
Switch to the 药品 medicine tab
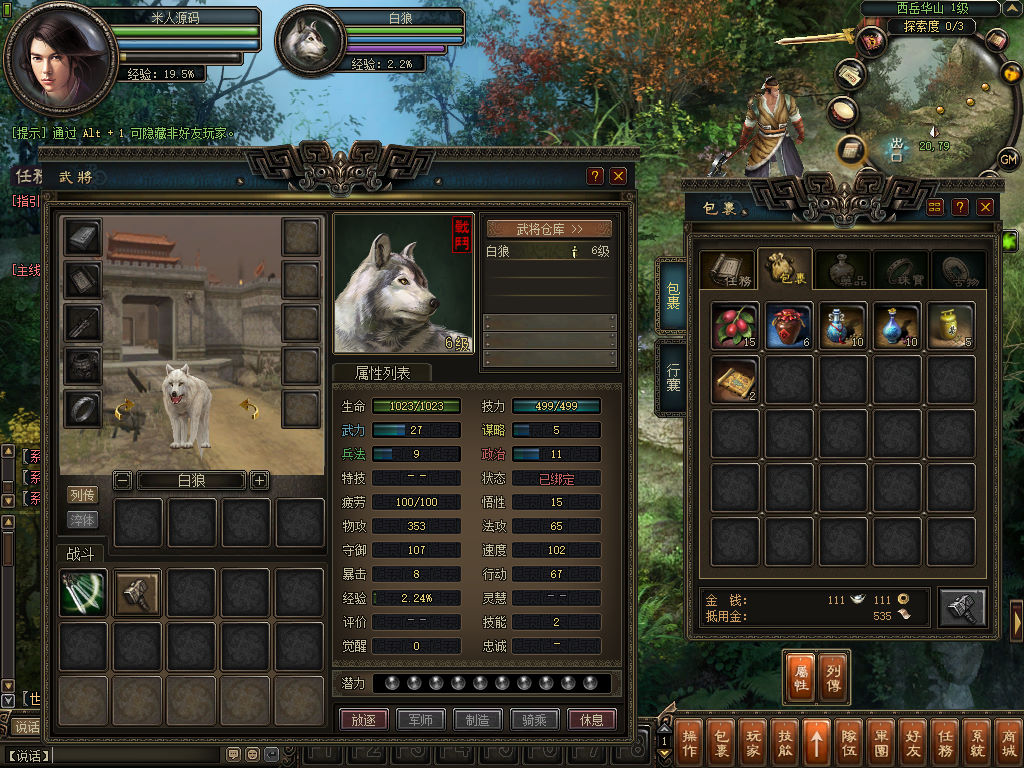842,270
